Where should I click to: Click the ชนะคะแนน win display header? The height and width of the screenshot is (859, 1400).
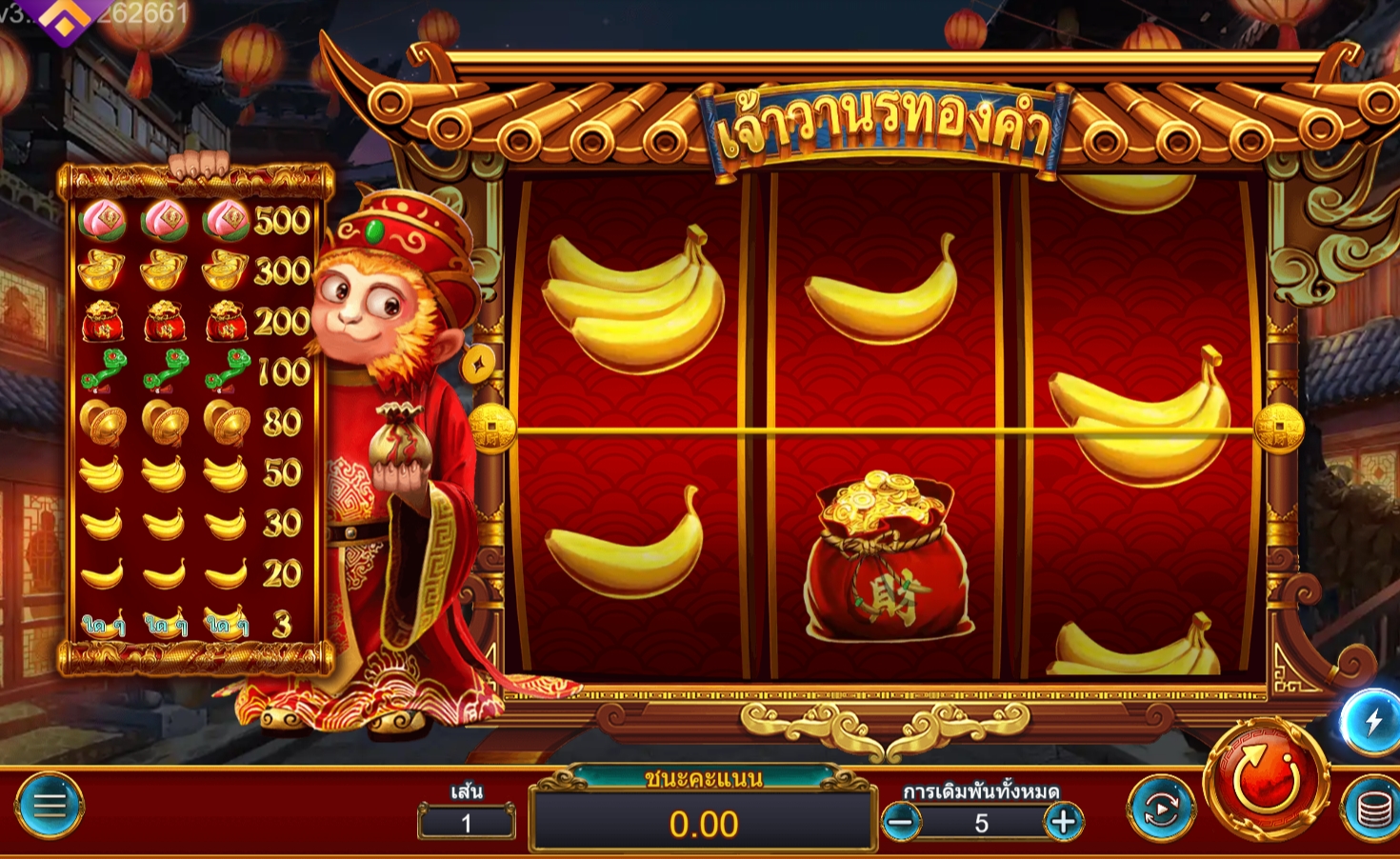[x=706, y=778]
